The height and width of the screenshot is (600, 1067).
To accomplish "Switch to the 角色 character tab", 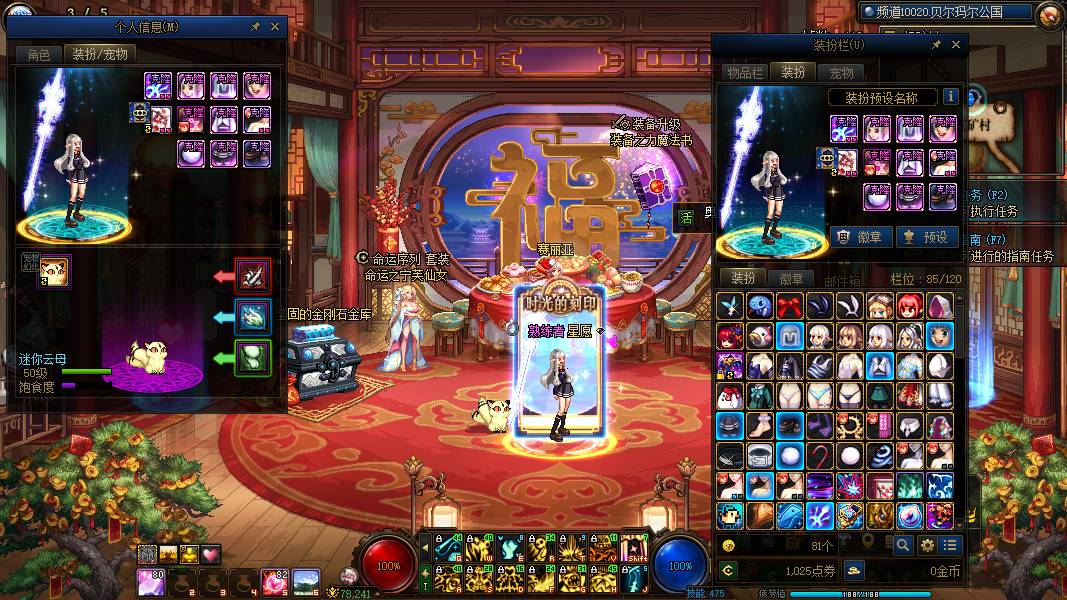I will 38,55.
